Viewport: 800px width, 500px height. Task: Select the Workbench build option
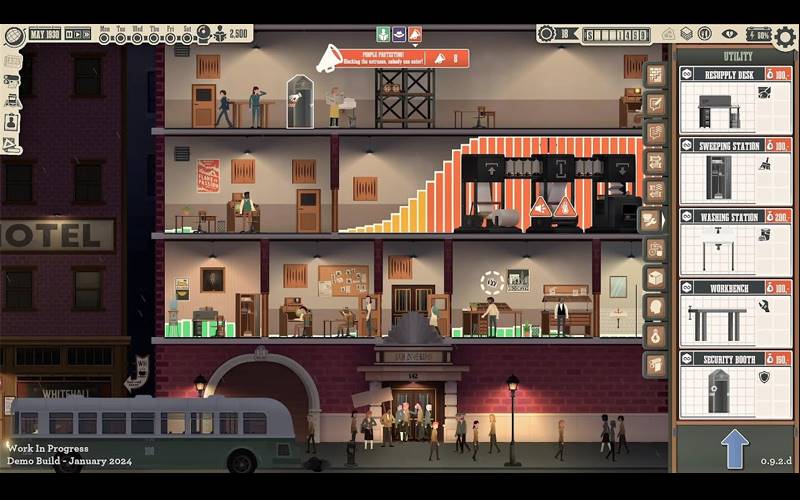coord(735,313)
